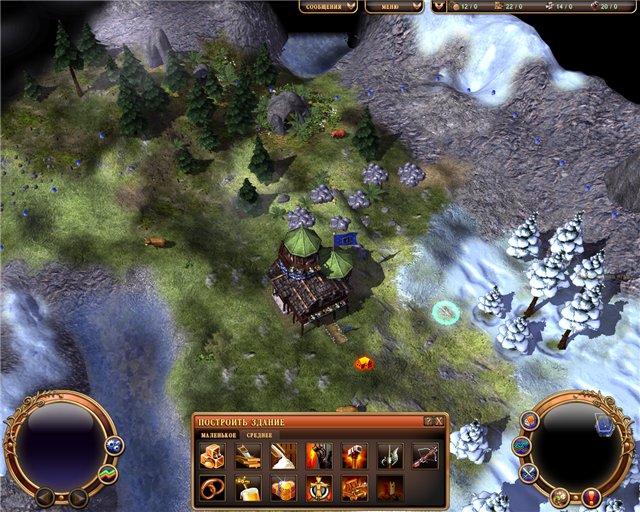Click the right arrow under the left orb
Image resolution: width=640 pixels, height=512 pixels.
click(x=77, y=497)
